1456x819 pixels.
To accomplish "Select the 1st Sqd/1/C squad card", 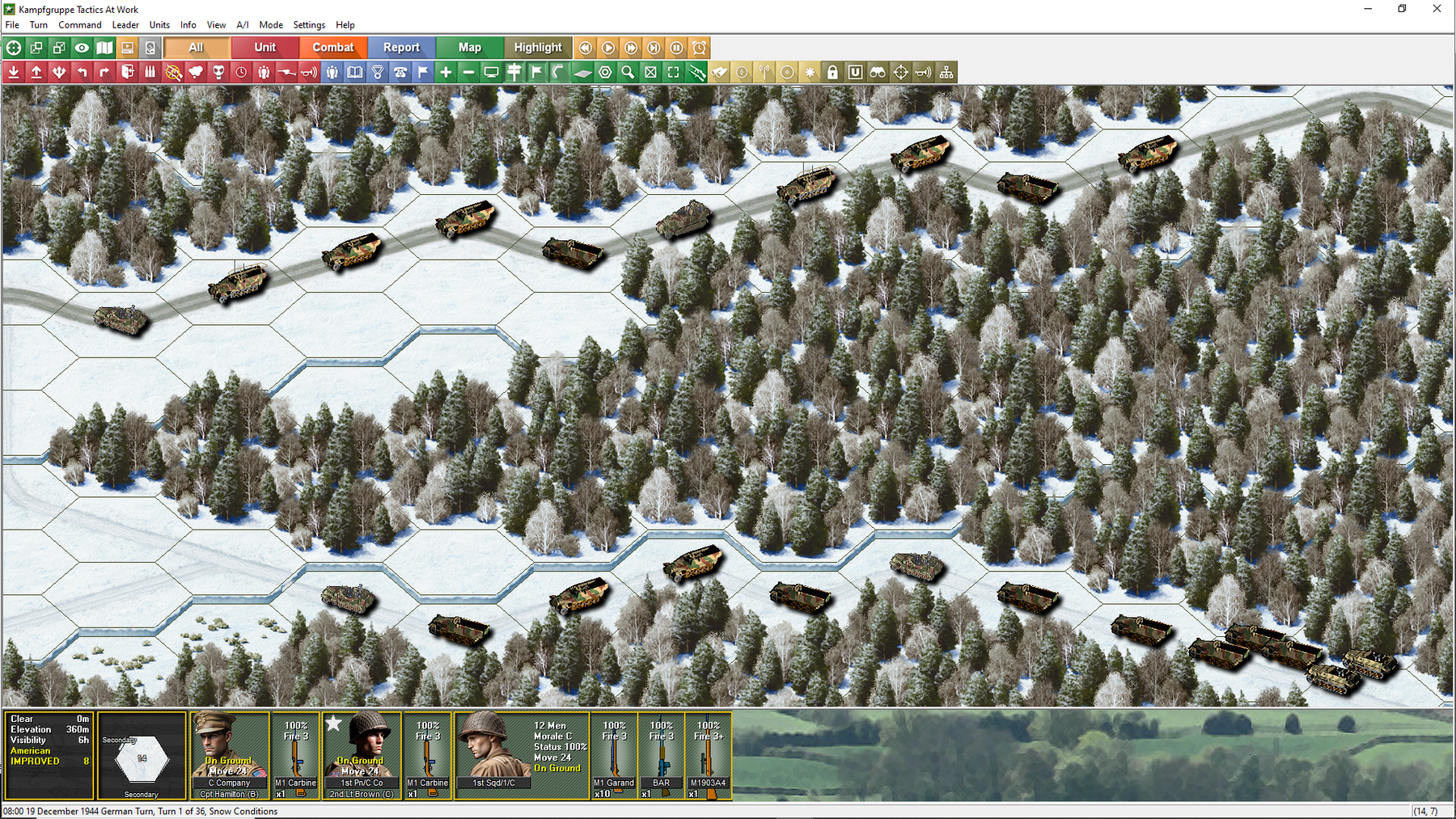I will (x=523, y=755).
